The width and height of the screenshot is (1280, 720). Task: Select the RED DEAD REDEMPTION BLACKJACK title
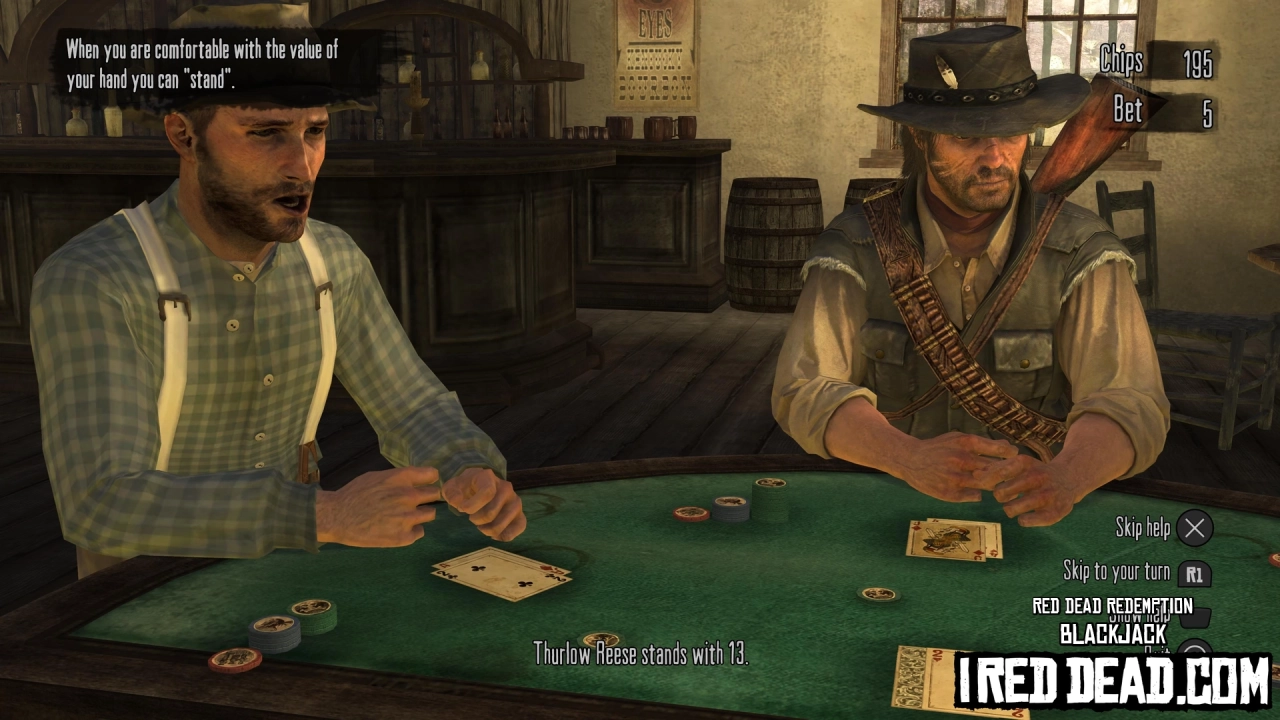1110,618
